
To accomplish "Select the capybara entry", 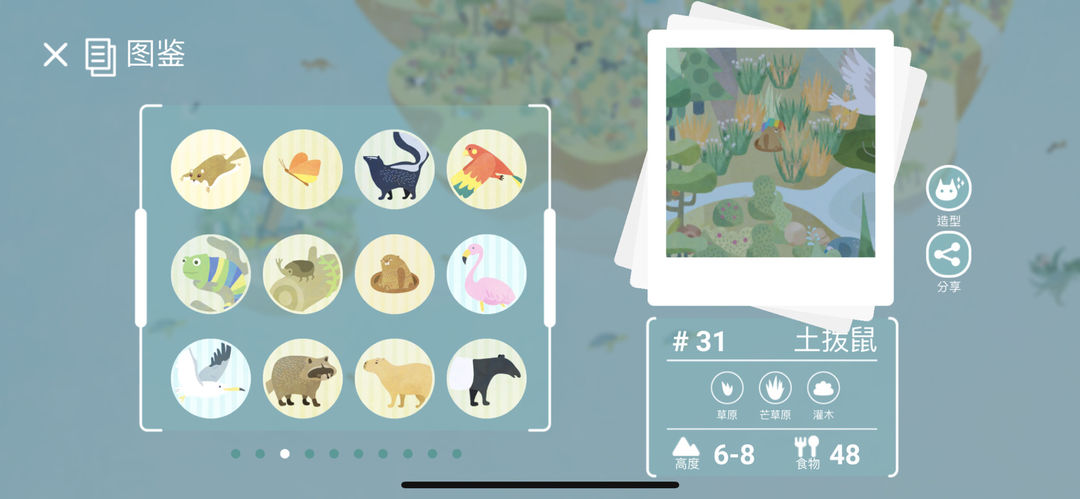I will click(395, 378).
